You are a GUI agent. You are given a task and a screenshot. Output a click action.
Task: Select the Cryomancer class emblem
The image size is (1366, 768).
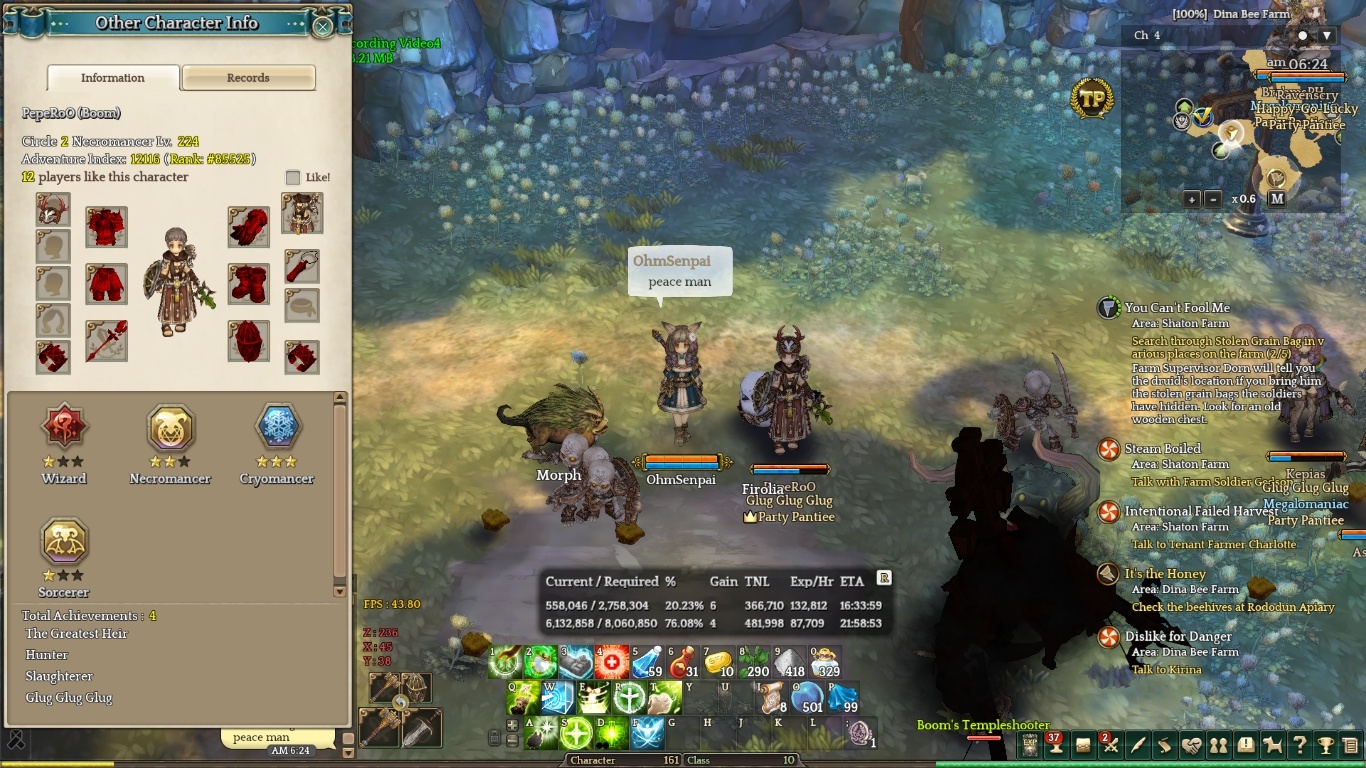coord(277,427)
